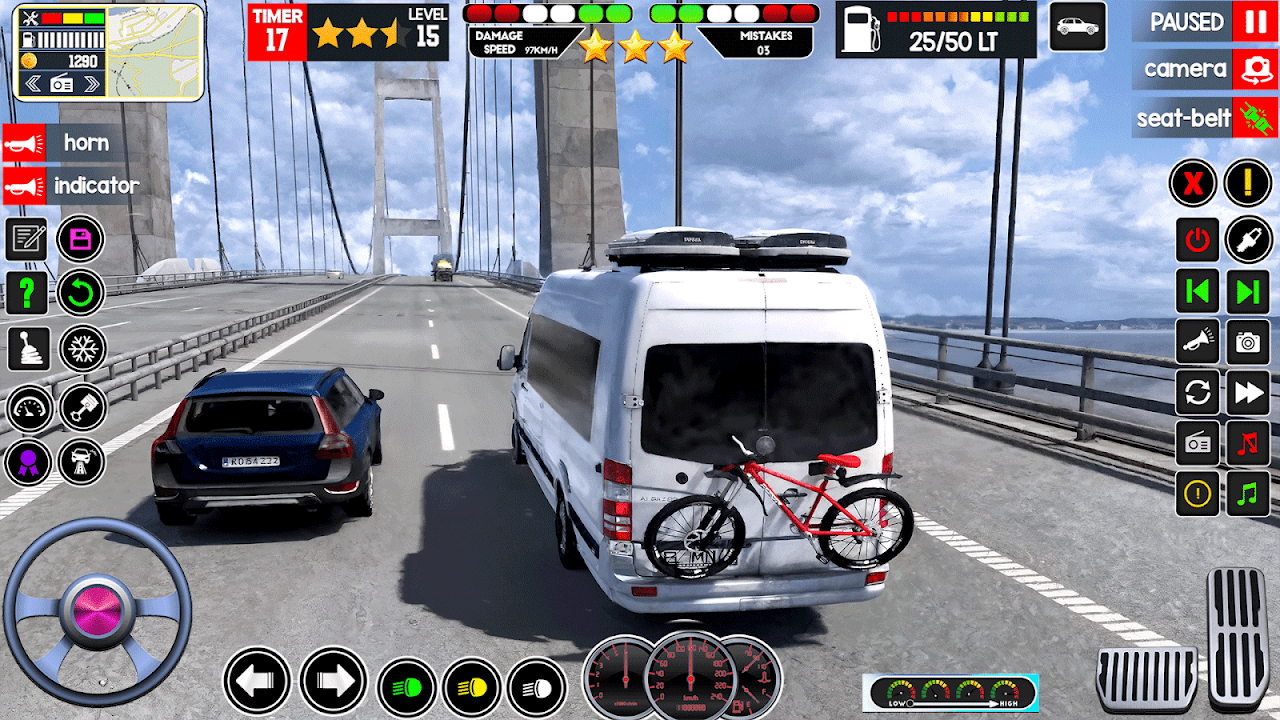Click the red power button icon
Screen dimensions: 1280x720
click(x=1197, y=240)
